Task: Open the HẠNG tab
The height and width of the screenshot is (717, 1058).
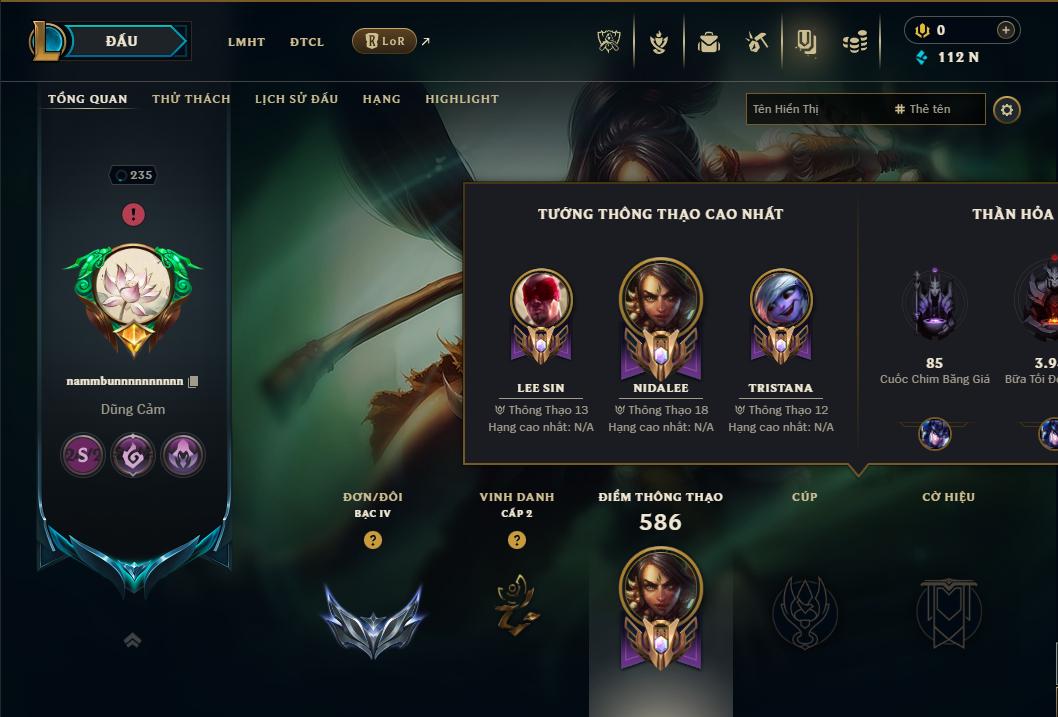Action: 381,99
